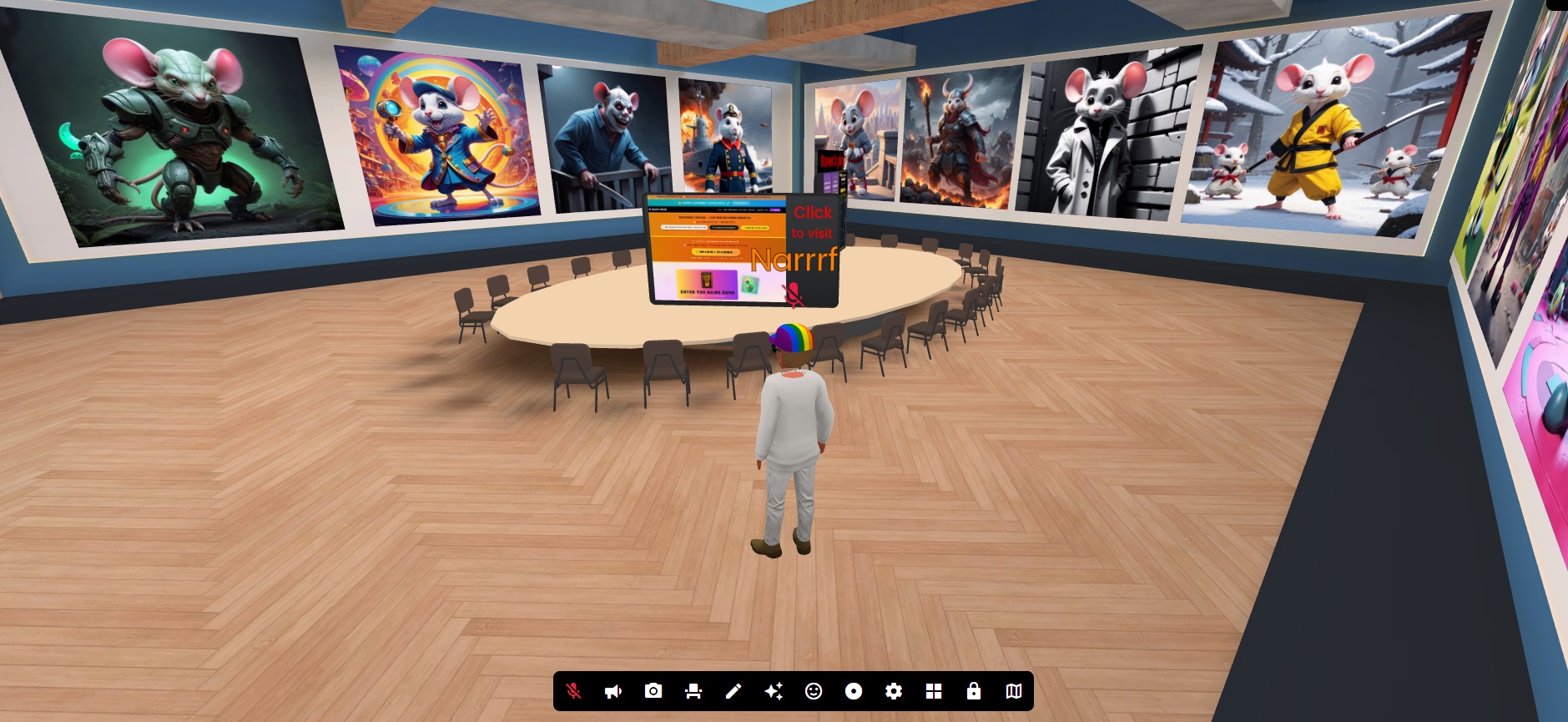
Task: Click the sit-down chair icon
Action: 694,690
